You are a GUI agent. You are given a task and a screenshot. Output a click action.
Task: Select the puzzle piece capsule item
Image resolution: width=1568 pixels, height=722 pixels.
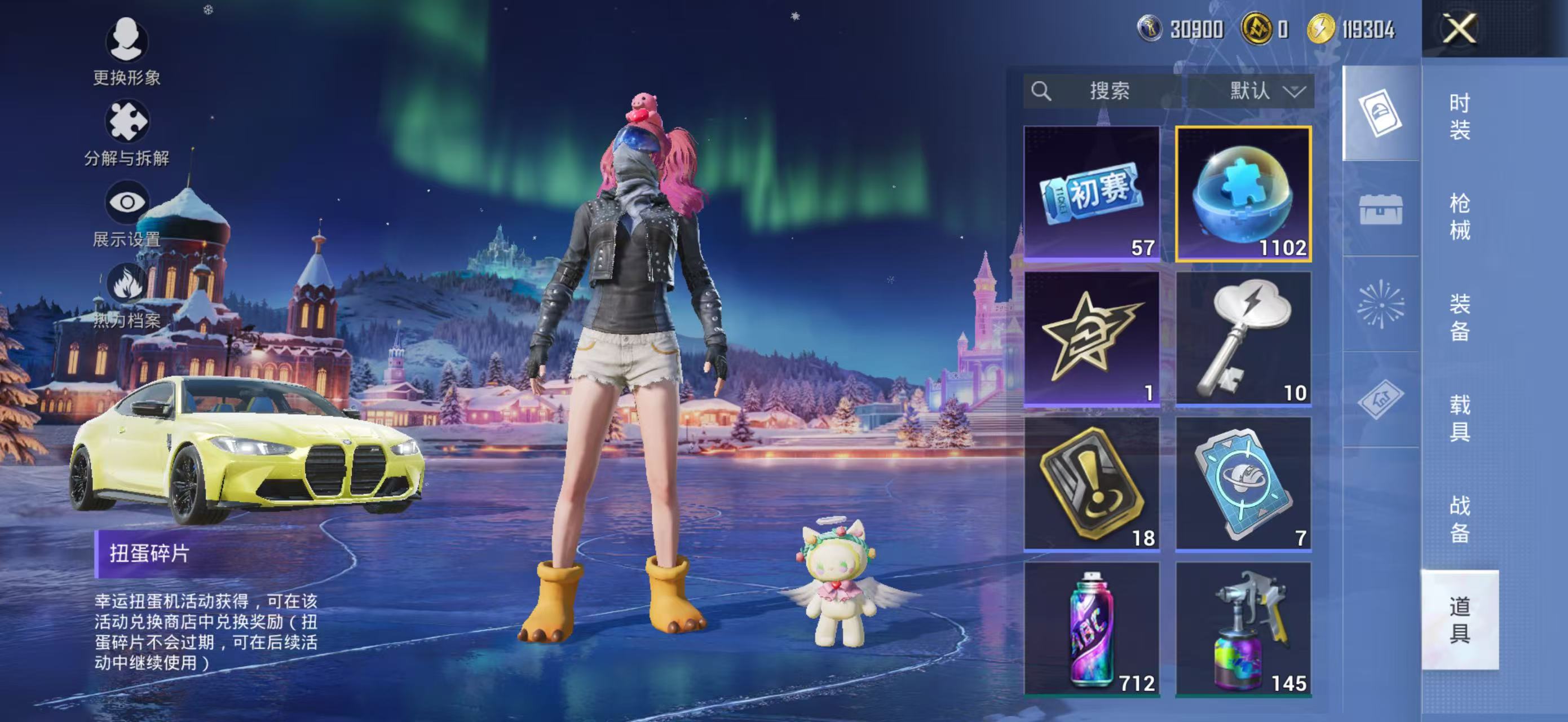coord(1243,193)
